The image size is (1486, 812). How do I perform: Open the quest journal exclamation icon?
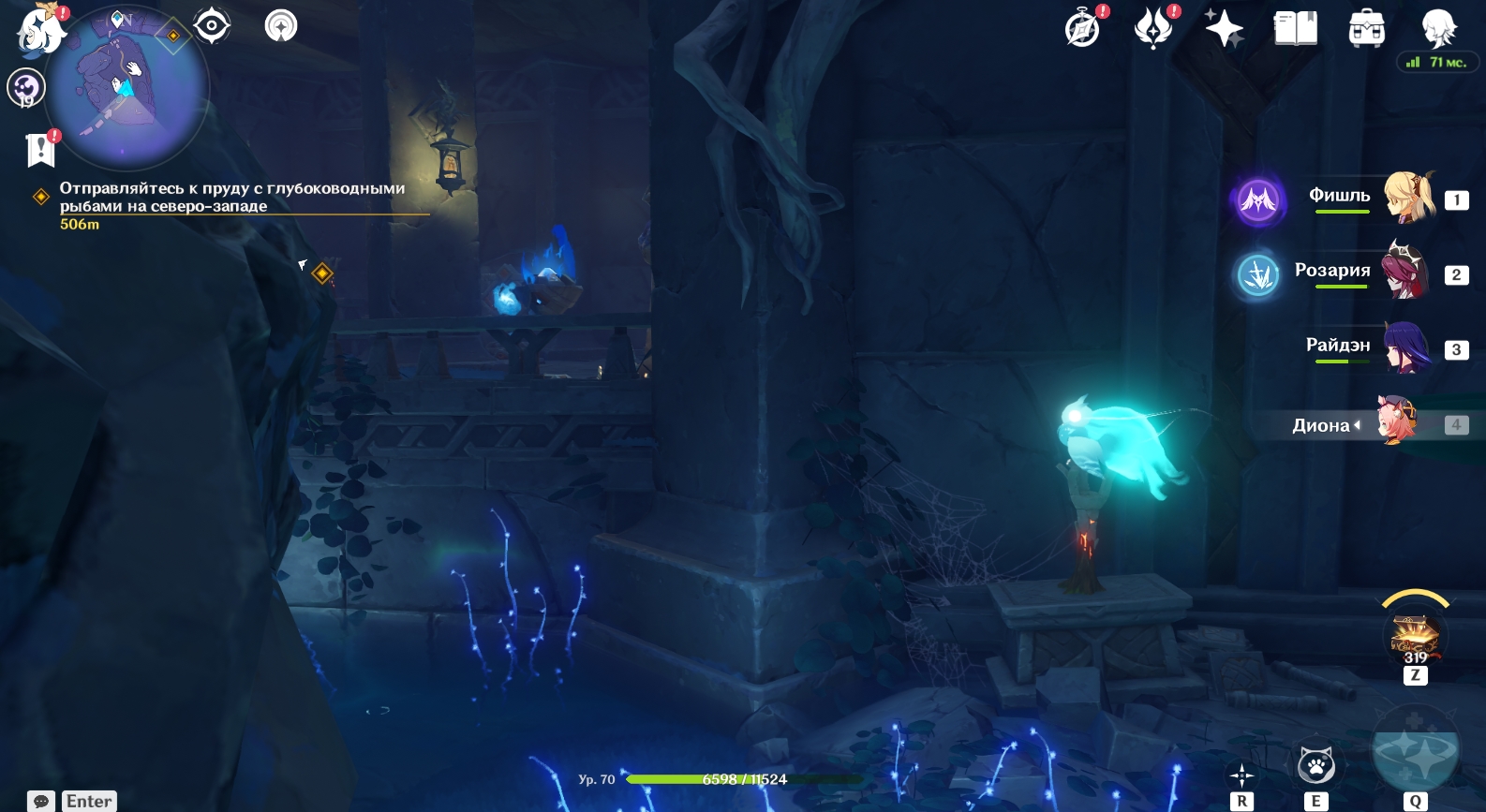point(41,149)
